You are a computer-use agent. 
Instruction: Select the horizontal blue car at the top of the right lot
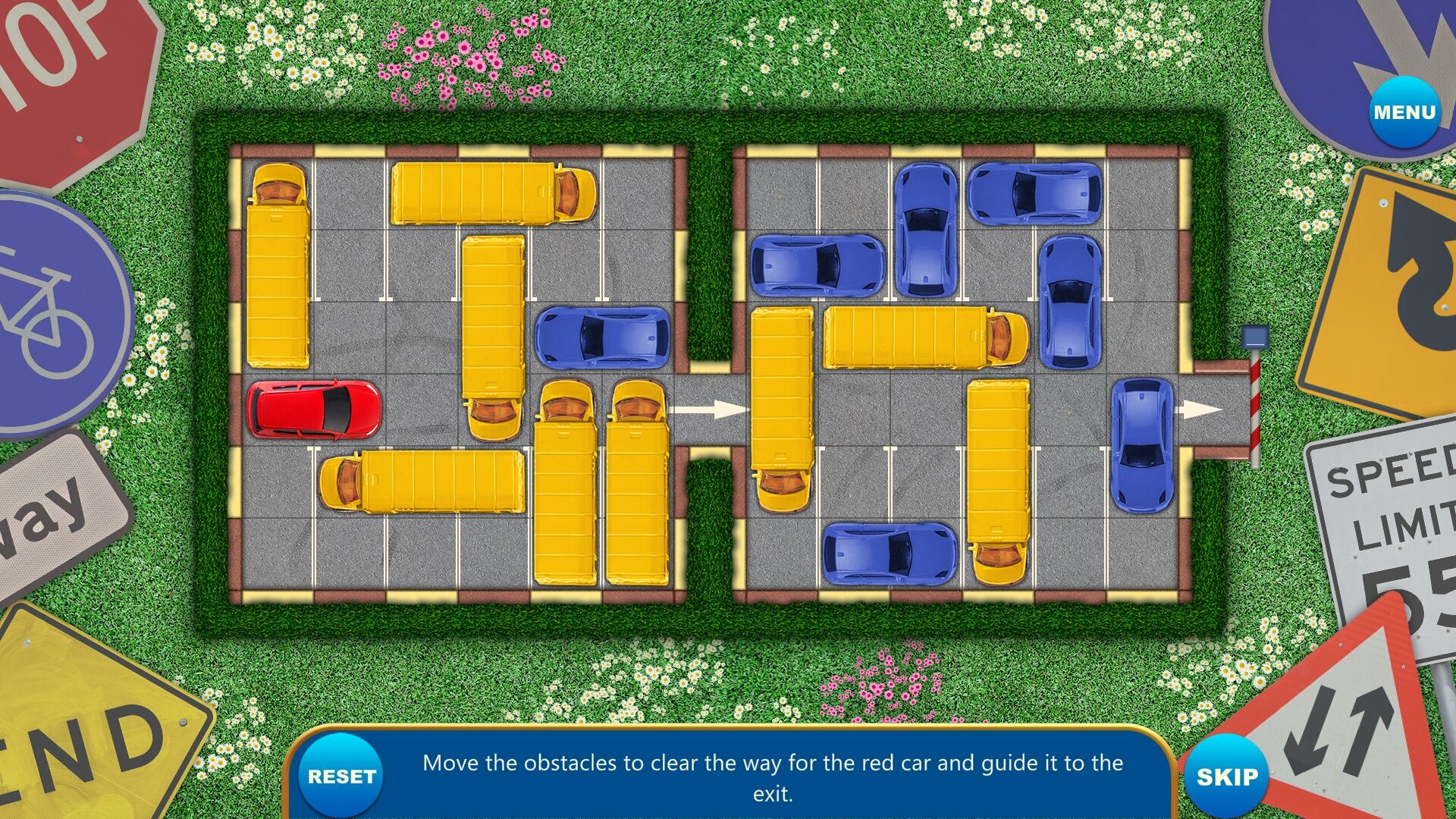[1035, 193]
